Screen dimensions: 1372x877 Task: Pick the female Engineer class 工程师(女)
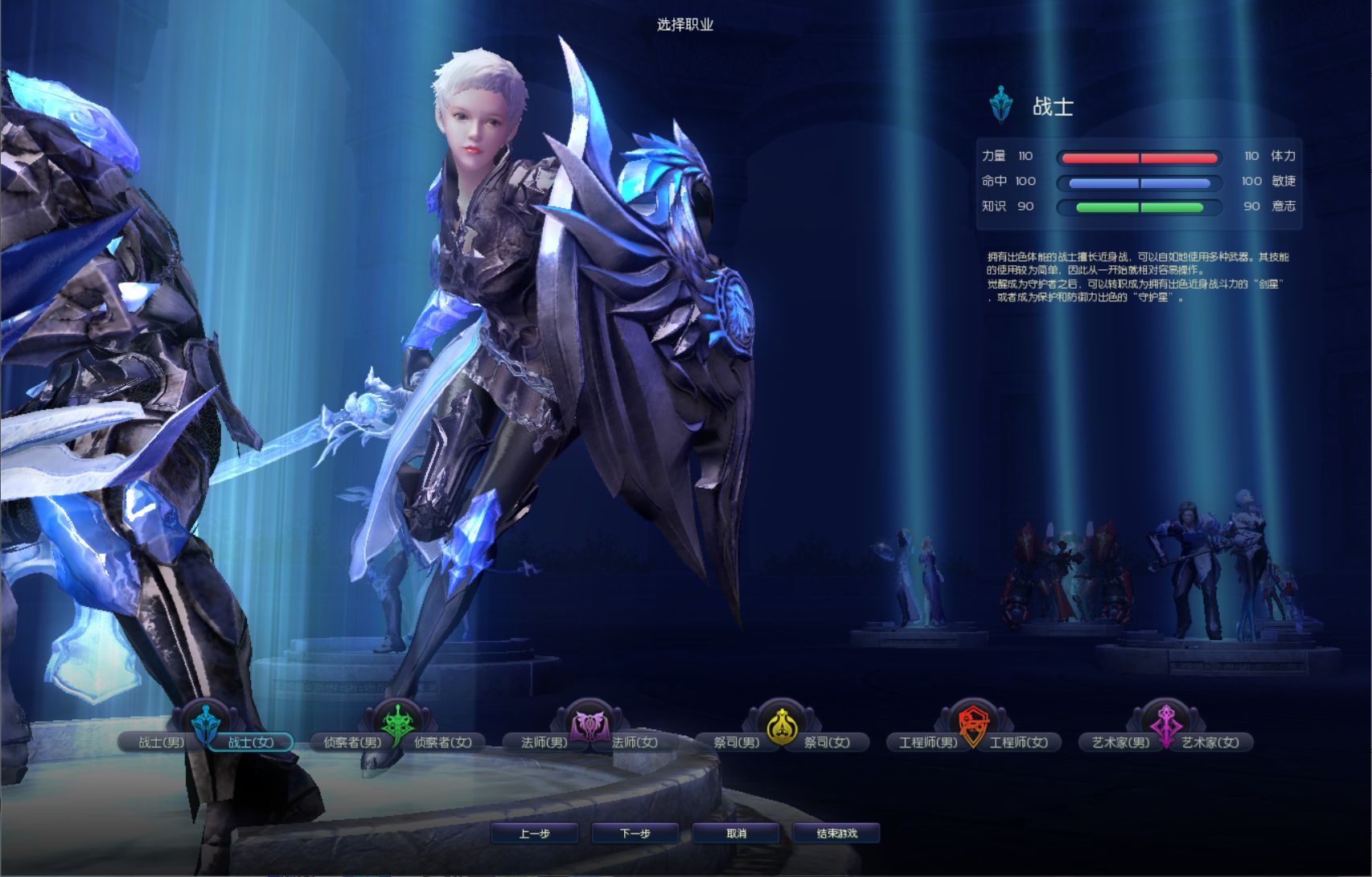point(1019,742)
